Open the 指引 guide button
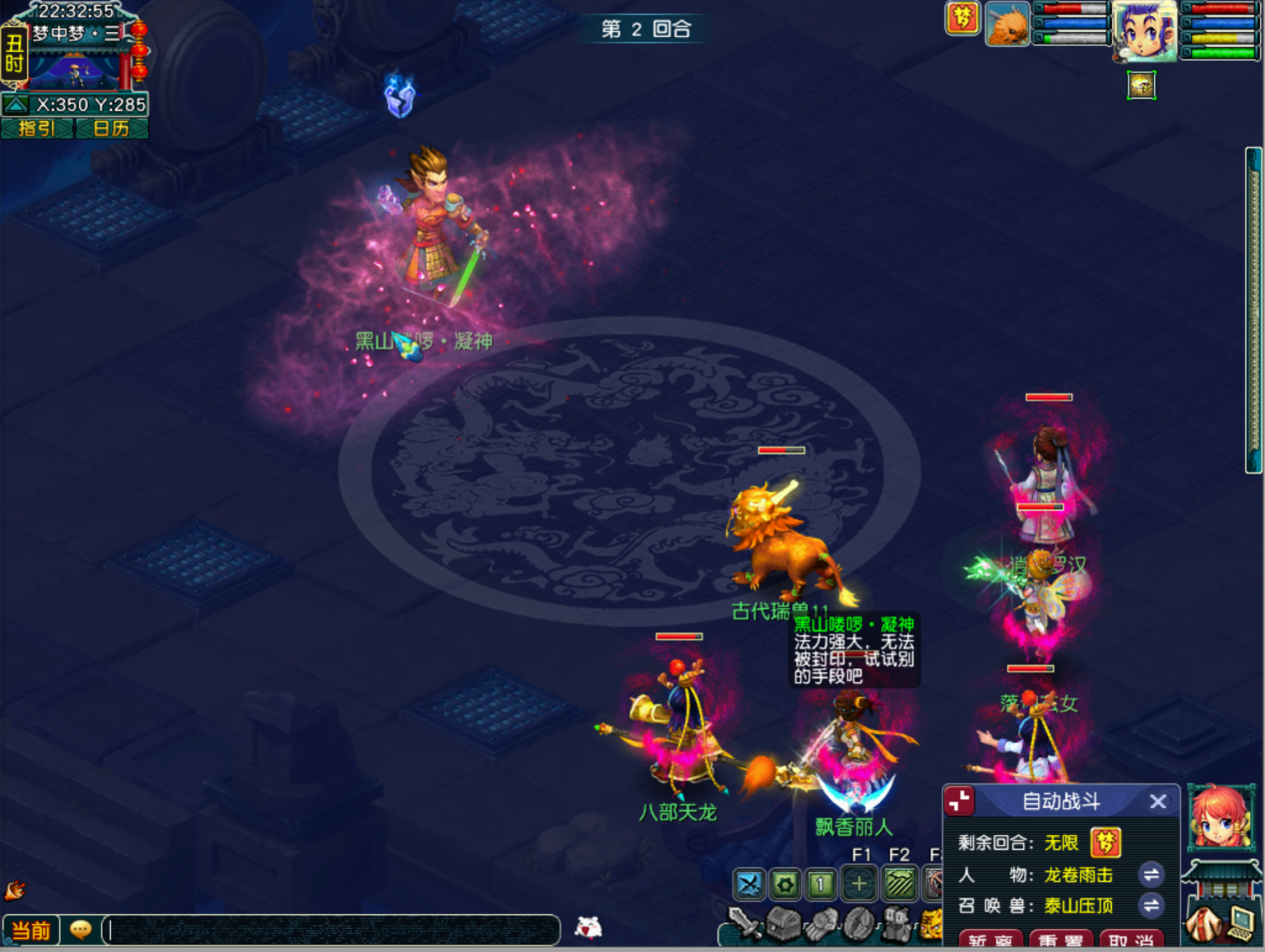The width and height of the screenshot is (1265, 952). click(x=37, y=128)
